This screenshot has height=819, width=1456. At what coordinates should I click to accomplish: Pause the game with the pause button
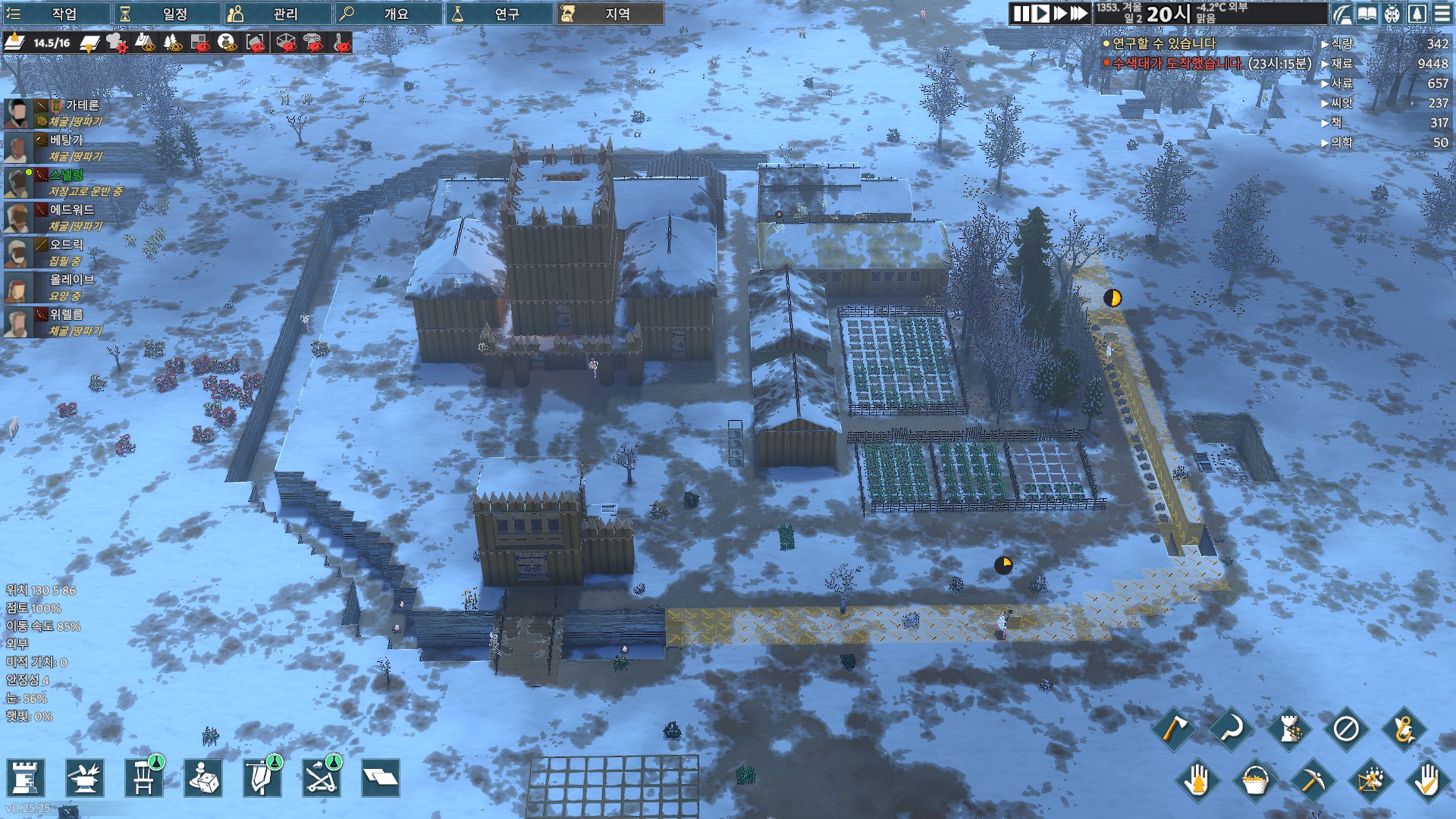coord(1021,14)
